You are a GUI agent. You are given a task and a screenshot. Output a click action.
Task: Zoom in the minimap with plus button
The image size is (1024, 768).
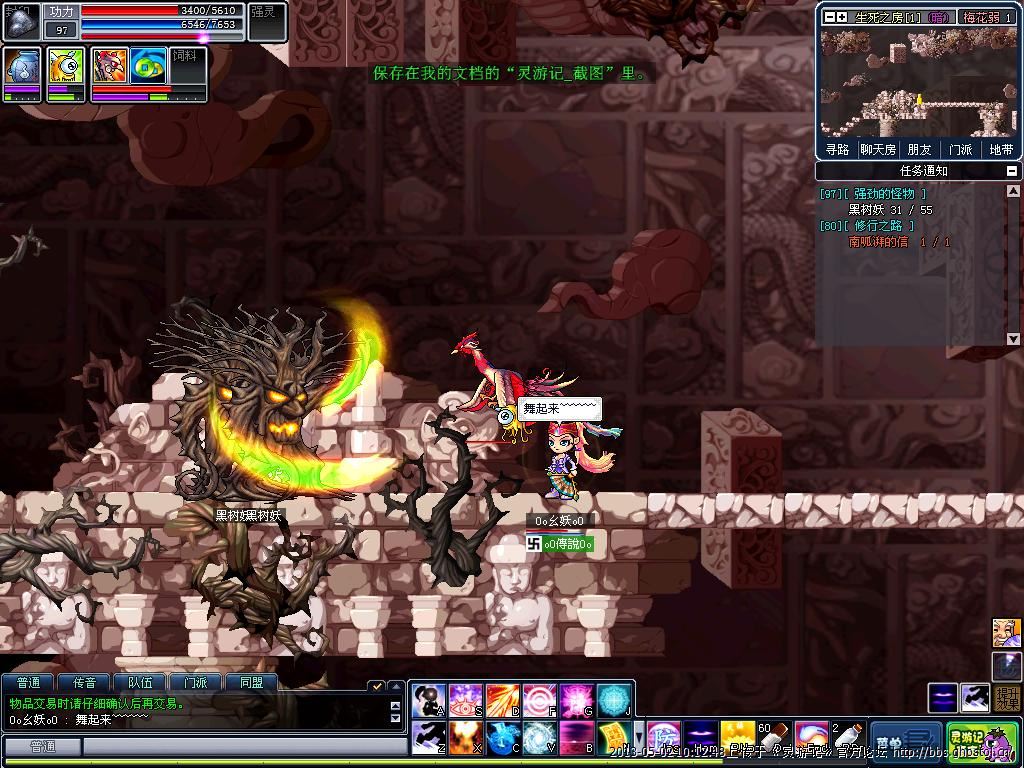click(x=842, y=17)
